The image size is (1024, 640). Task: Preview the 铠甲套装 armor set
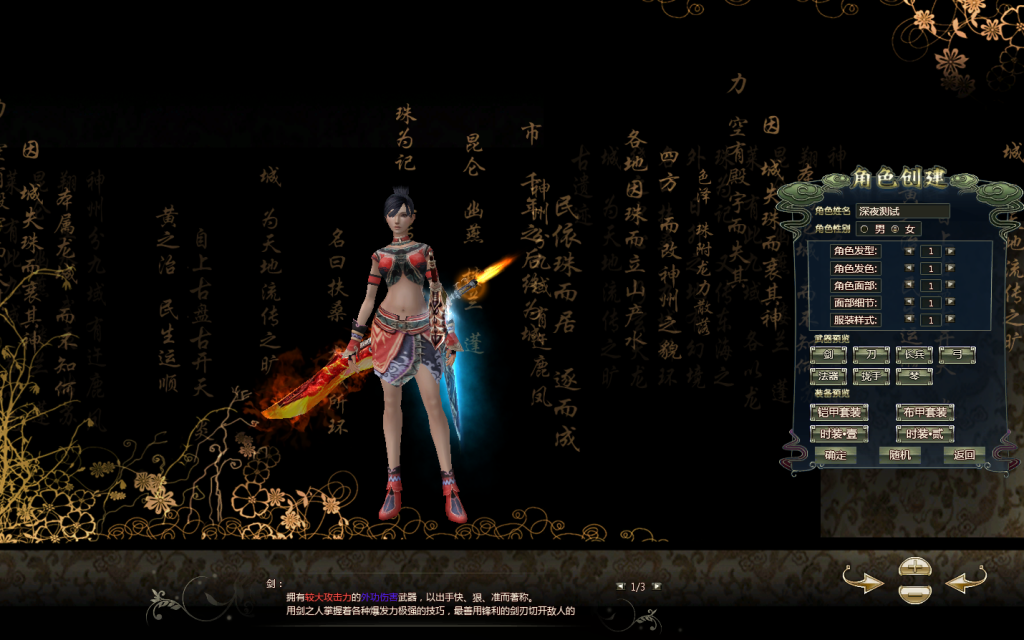coord(838,412)
